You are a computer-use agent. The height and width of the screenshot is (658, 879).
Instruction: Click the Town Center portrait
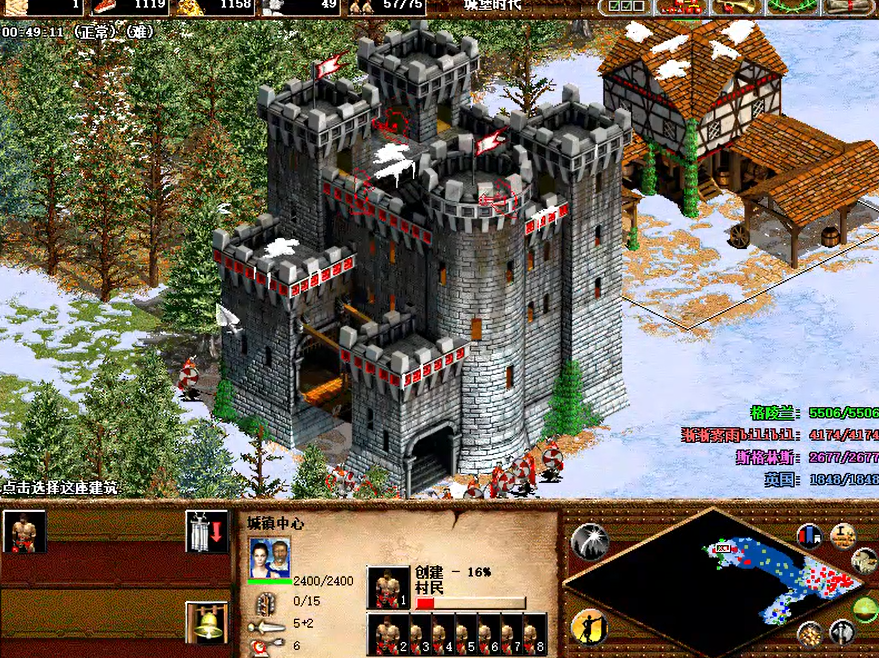click(x=269, y=556)
